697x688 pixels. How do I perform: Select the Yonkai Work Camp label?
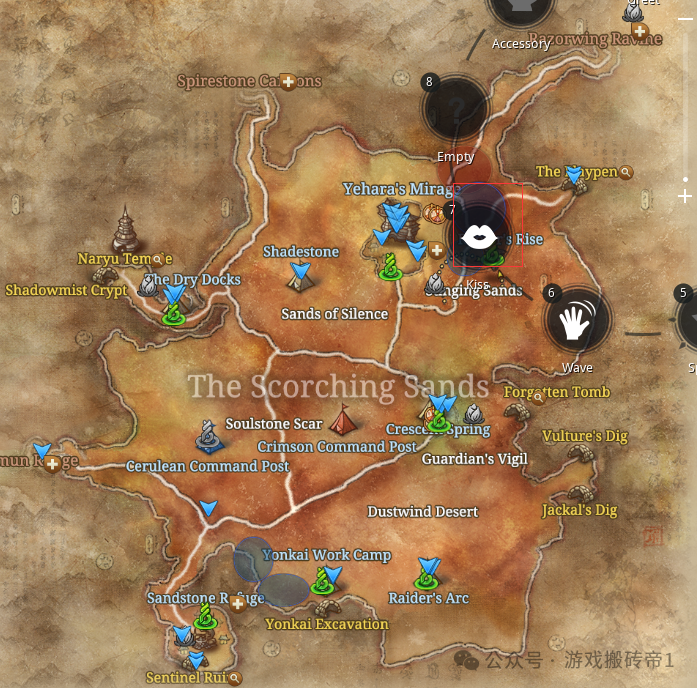pyautogui.click(x=326, y=555)
